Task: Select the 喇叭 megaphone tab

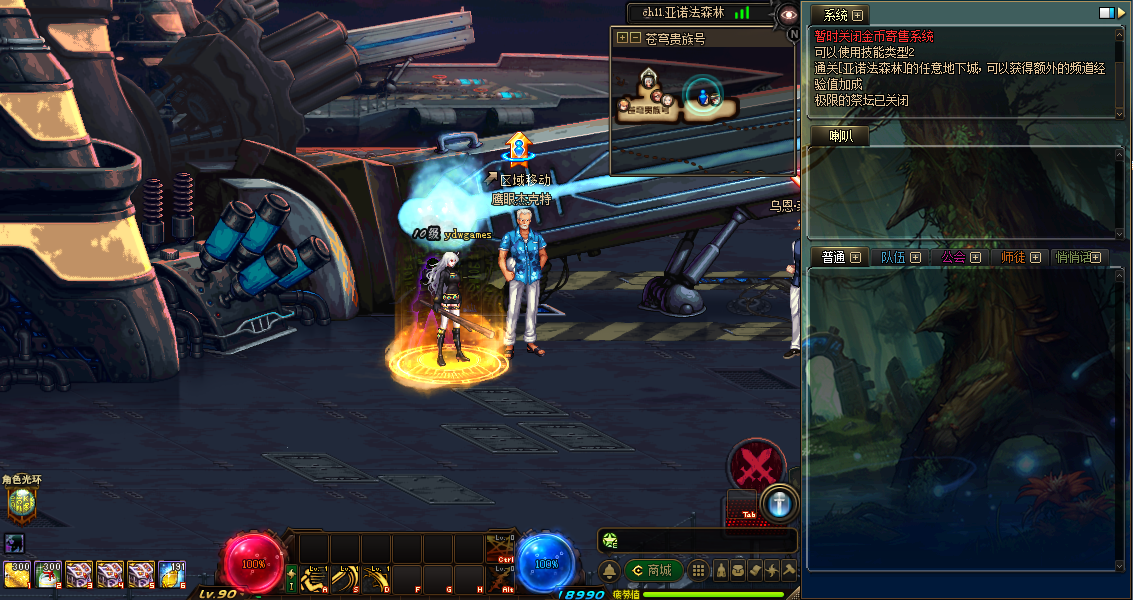Action: click(839, 137)
